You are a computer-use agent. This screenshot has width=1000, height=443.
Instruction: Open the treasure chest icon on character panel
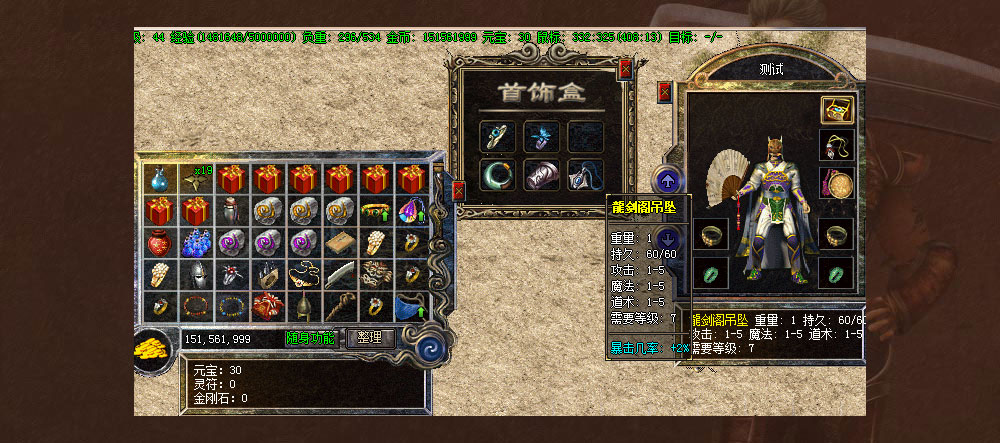[x=836, y=110]
